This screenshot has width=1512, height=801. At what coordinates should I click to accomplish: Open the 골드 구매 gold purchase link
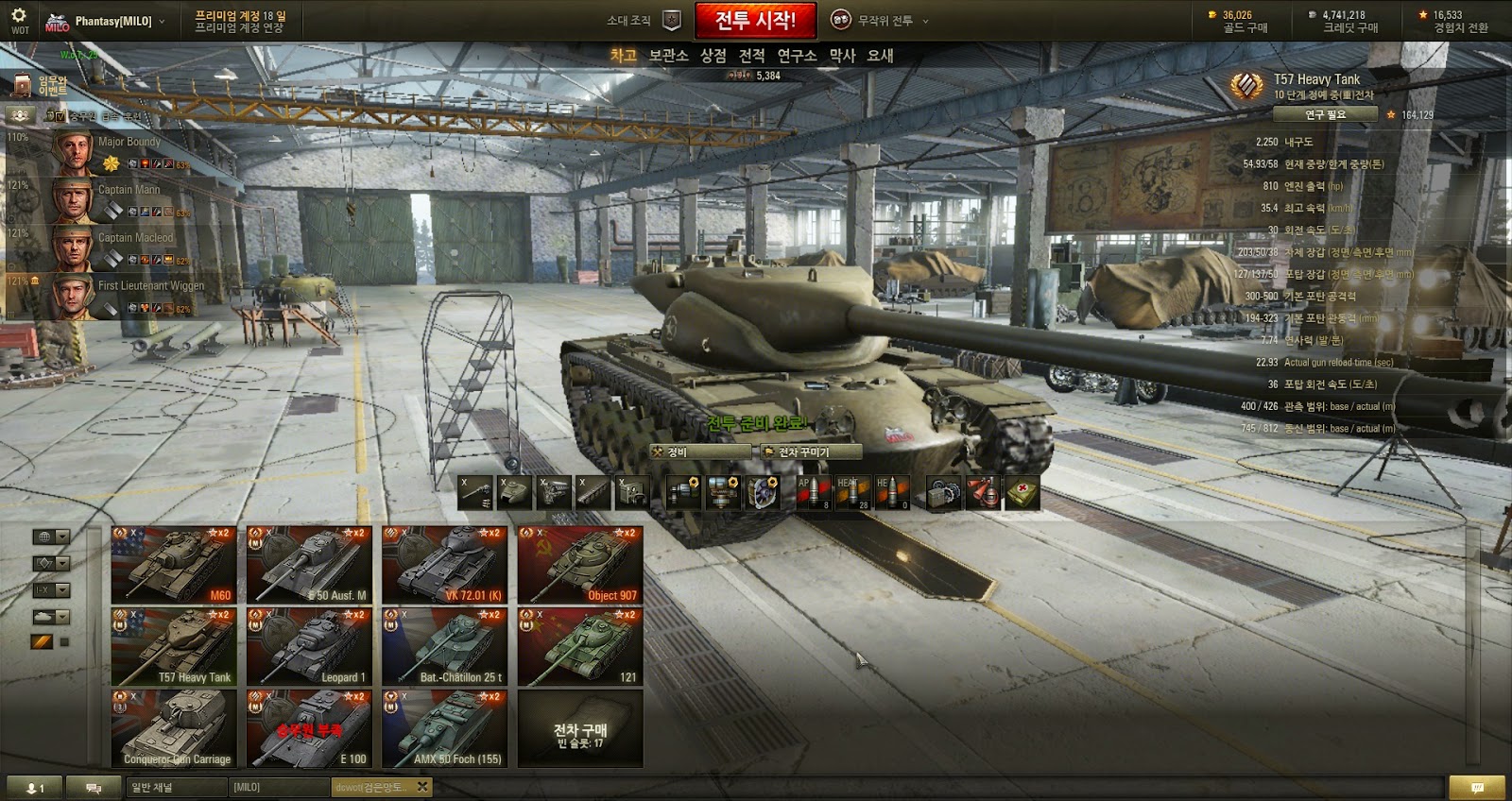(1245, 28)
